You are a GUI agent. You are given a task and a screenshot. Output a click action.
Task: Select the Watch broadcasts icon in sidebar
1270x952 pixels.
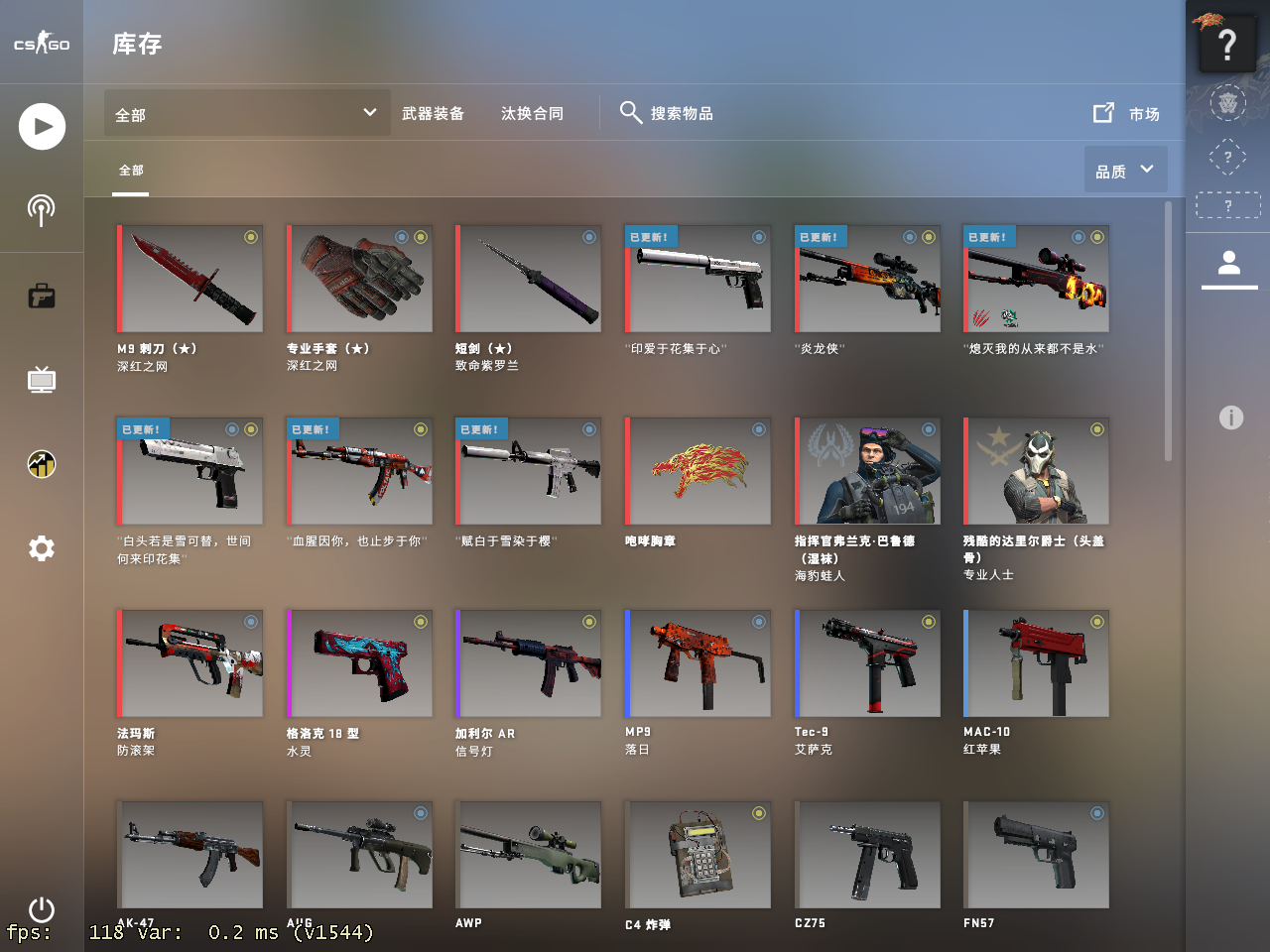click(41, 210)
